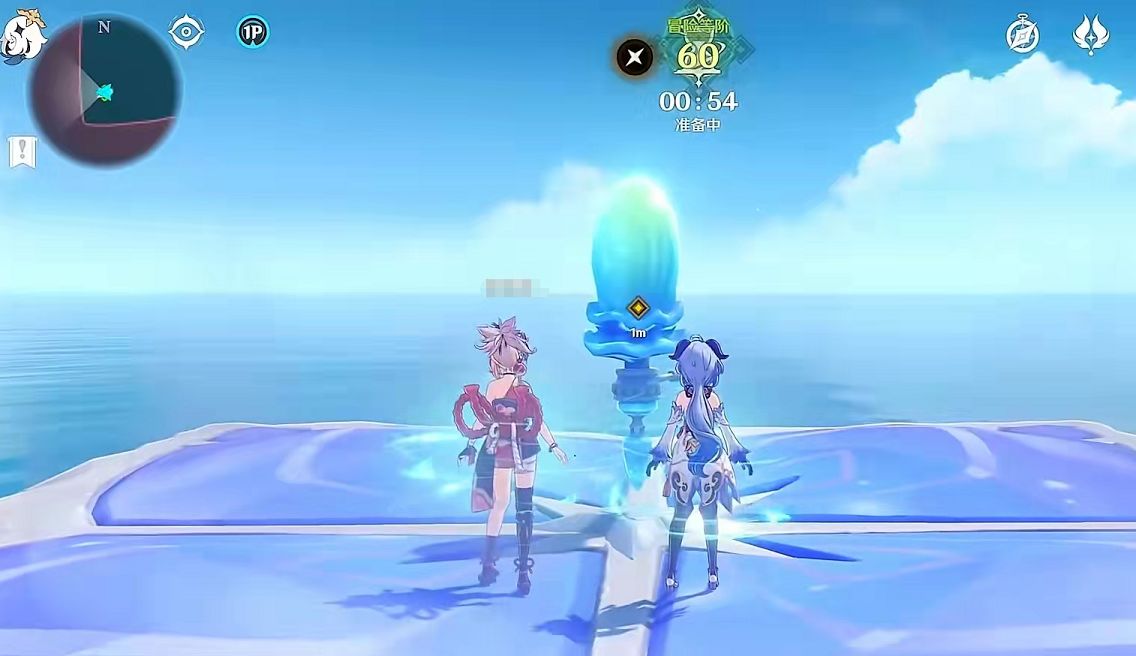Click the black X leave-challenge button
1136x656 pixels.
(x=634, y=57)
